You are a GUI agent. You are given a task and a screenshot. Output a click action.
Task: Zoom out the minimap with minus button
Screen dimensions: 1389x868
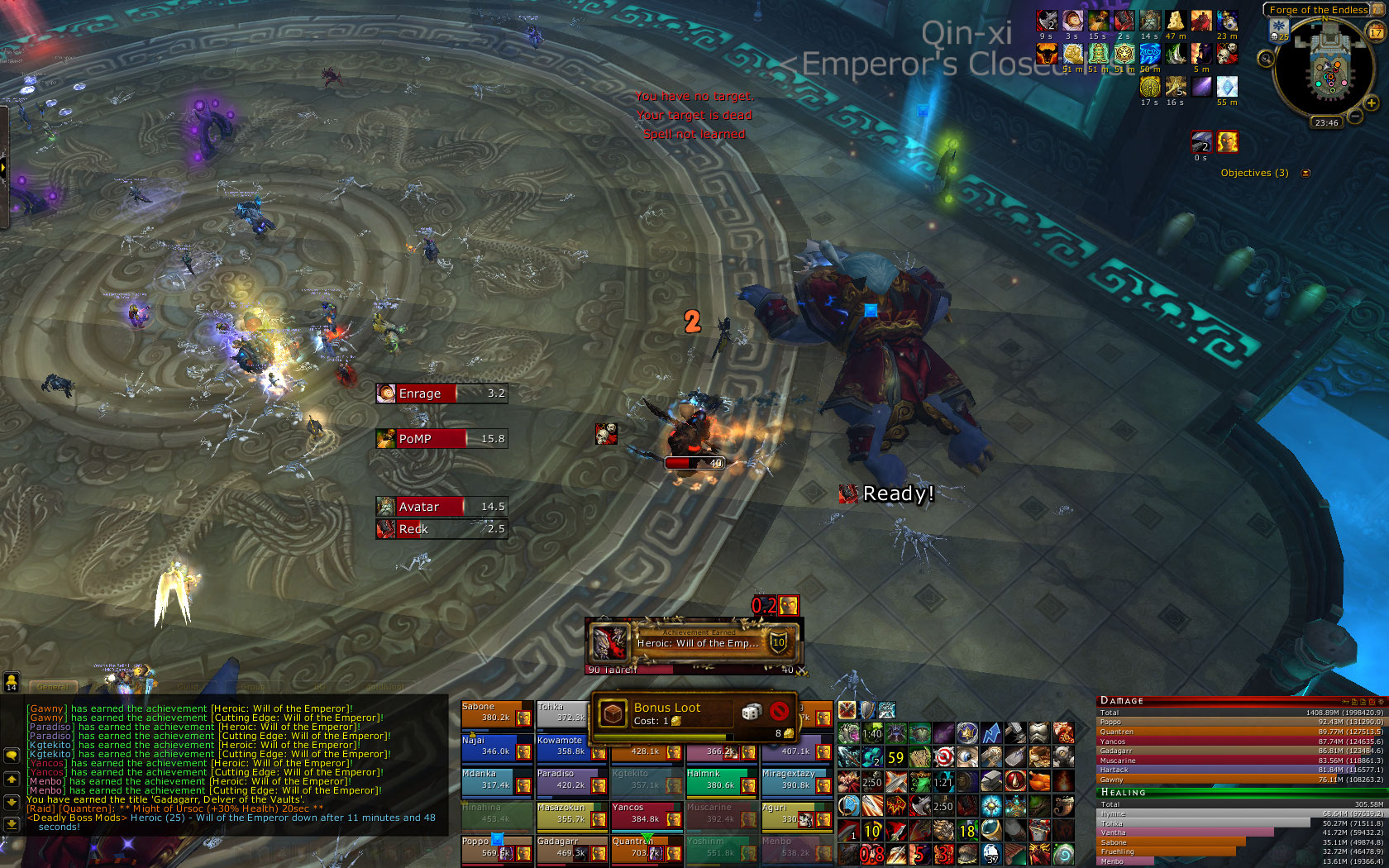click(x=1356, y=117)
